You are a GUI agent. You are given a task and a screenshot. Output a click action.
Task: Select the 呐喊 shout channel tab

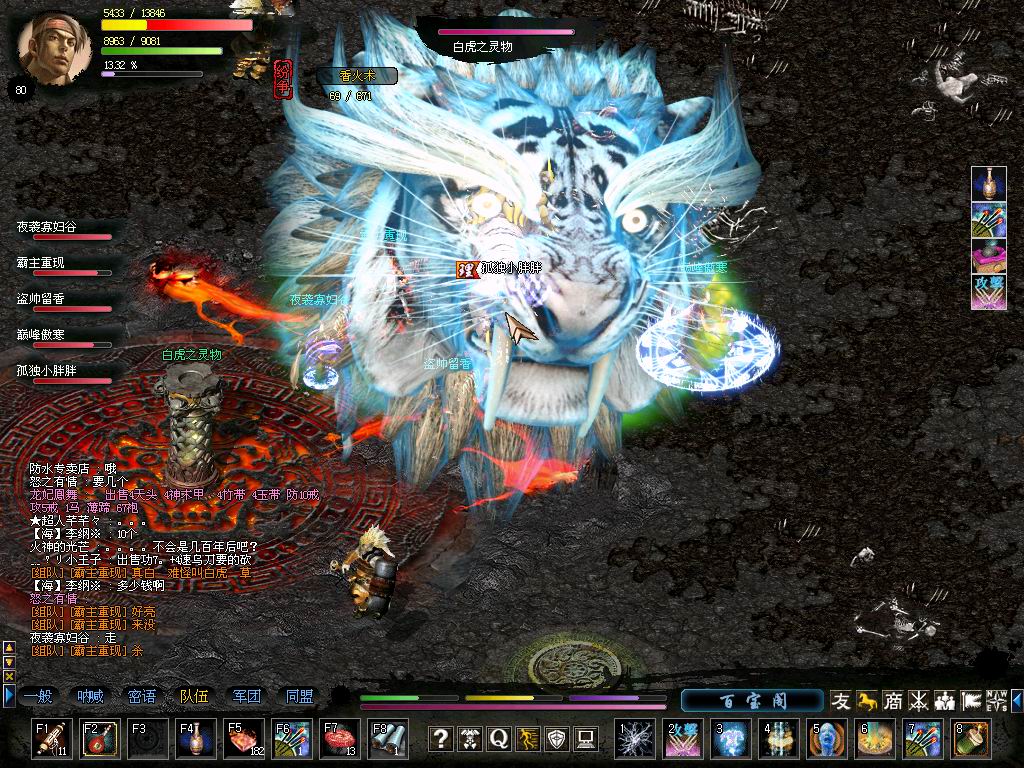(x=90, y=697)
